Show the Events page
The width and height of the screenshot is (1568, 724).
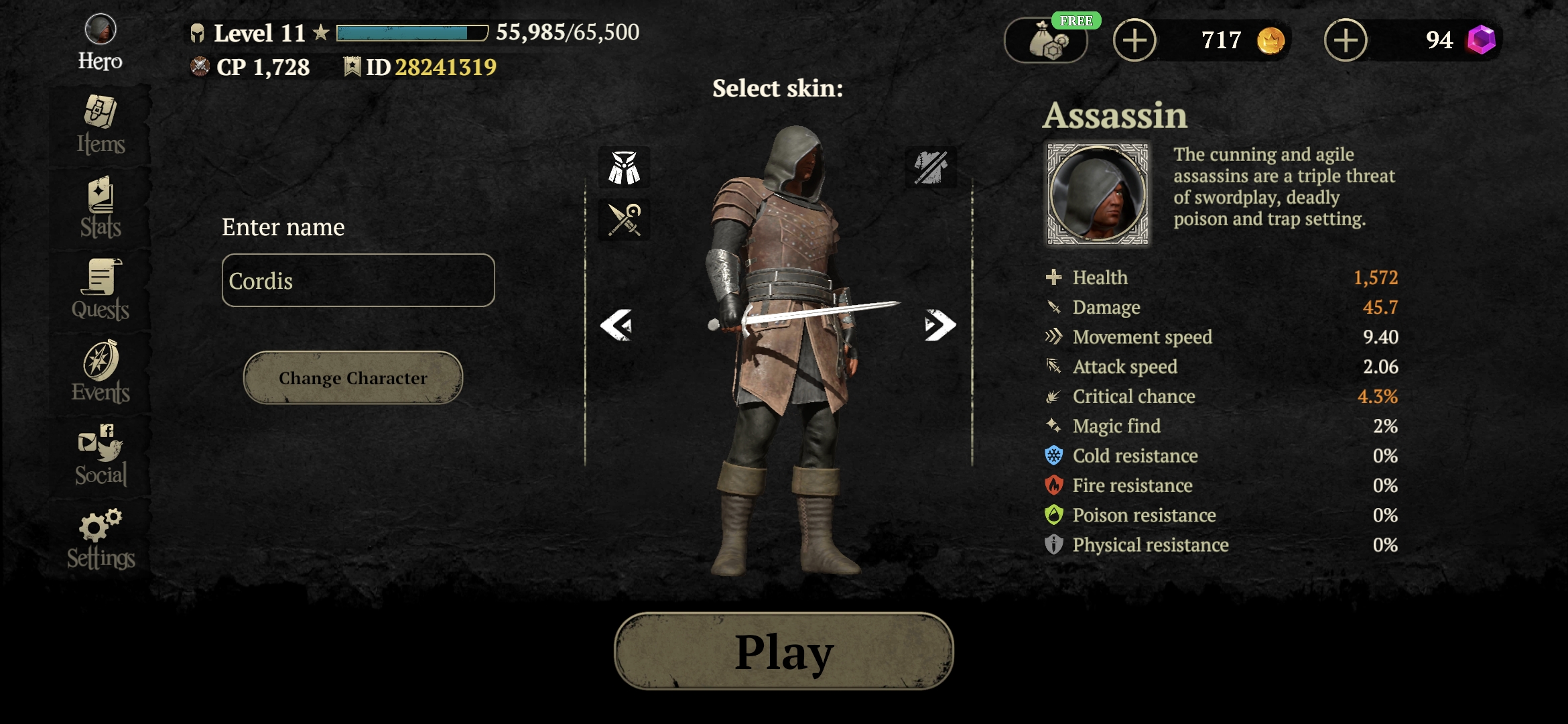point(101,373)
